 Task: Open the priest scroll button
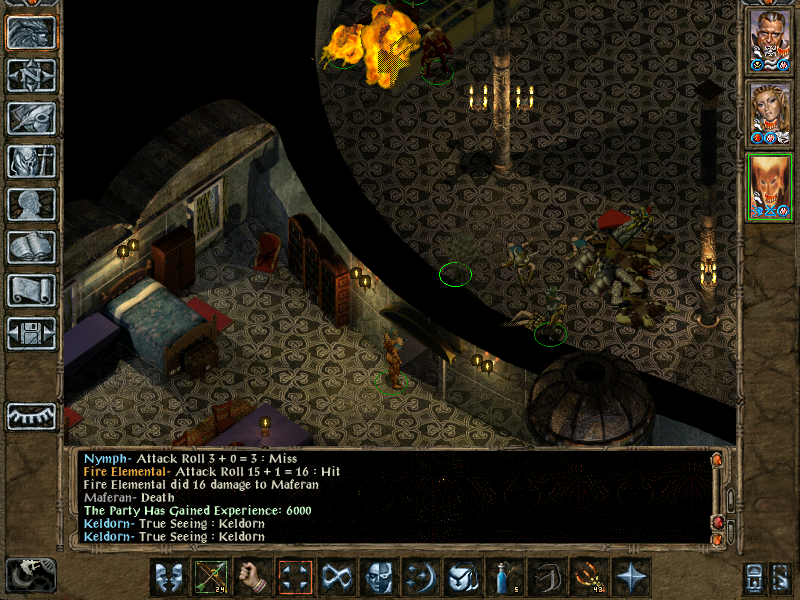pyautogui.click(x=32, y=291)
